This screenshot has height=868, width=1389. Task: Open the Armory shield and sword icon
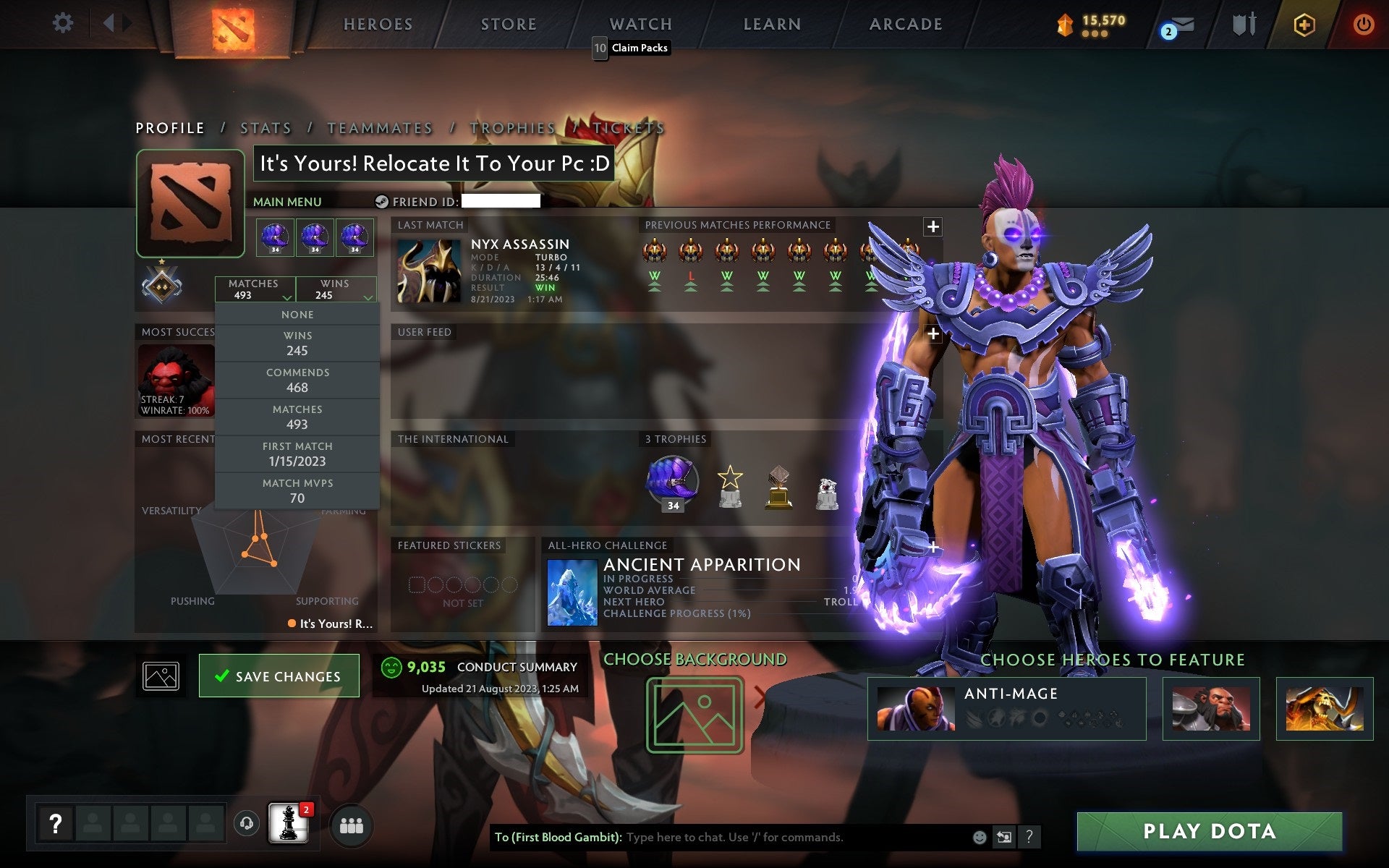pyautogui.click(x=1242, y=24)
